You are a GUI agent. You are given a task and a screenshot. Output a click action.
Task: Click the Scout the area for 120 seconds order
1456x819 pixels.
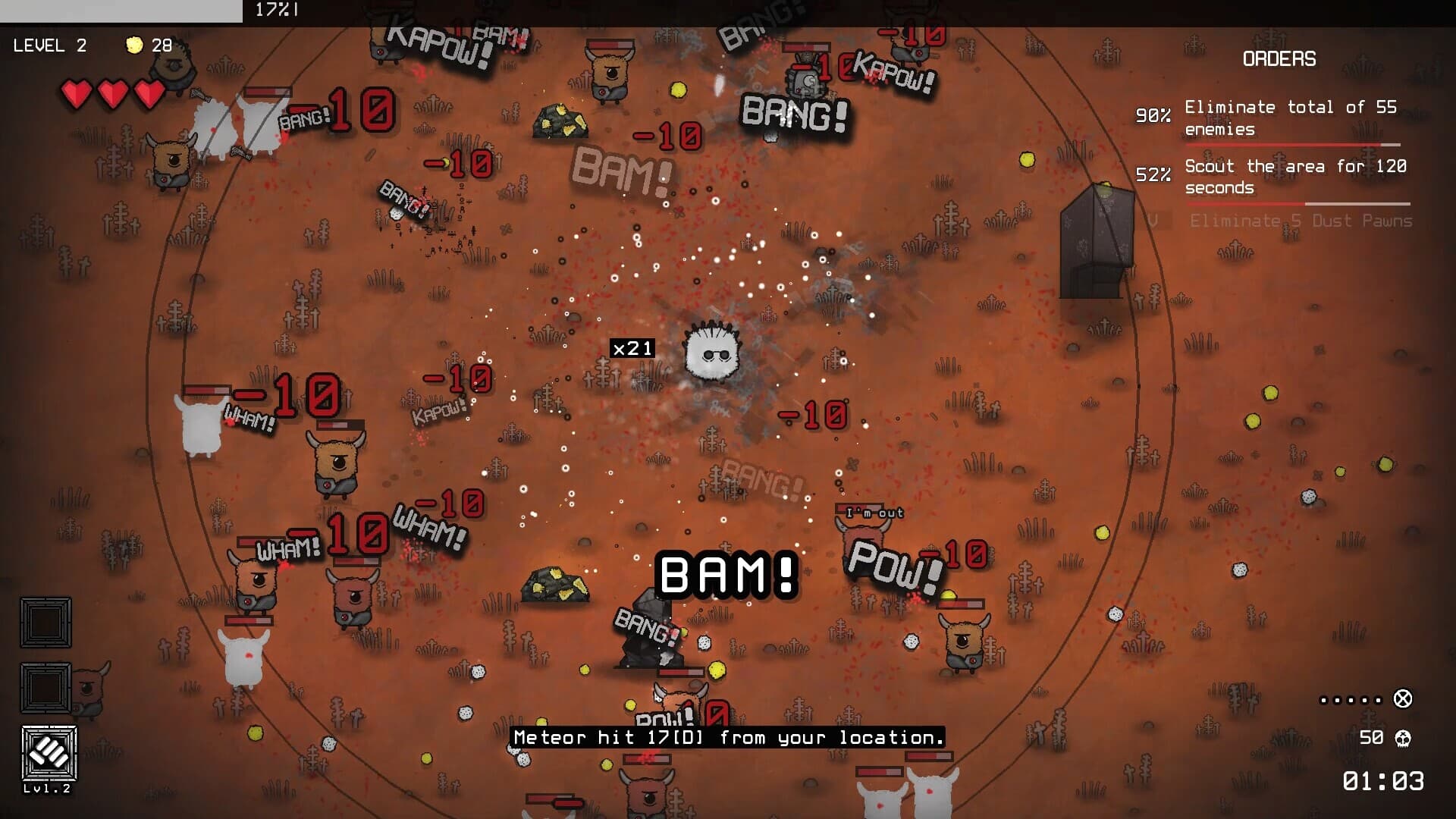pyautogui.click(x=1294, y=177)
